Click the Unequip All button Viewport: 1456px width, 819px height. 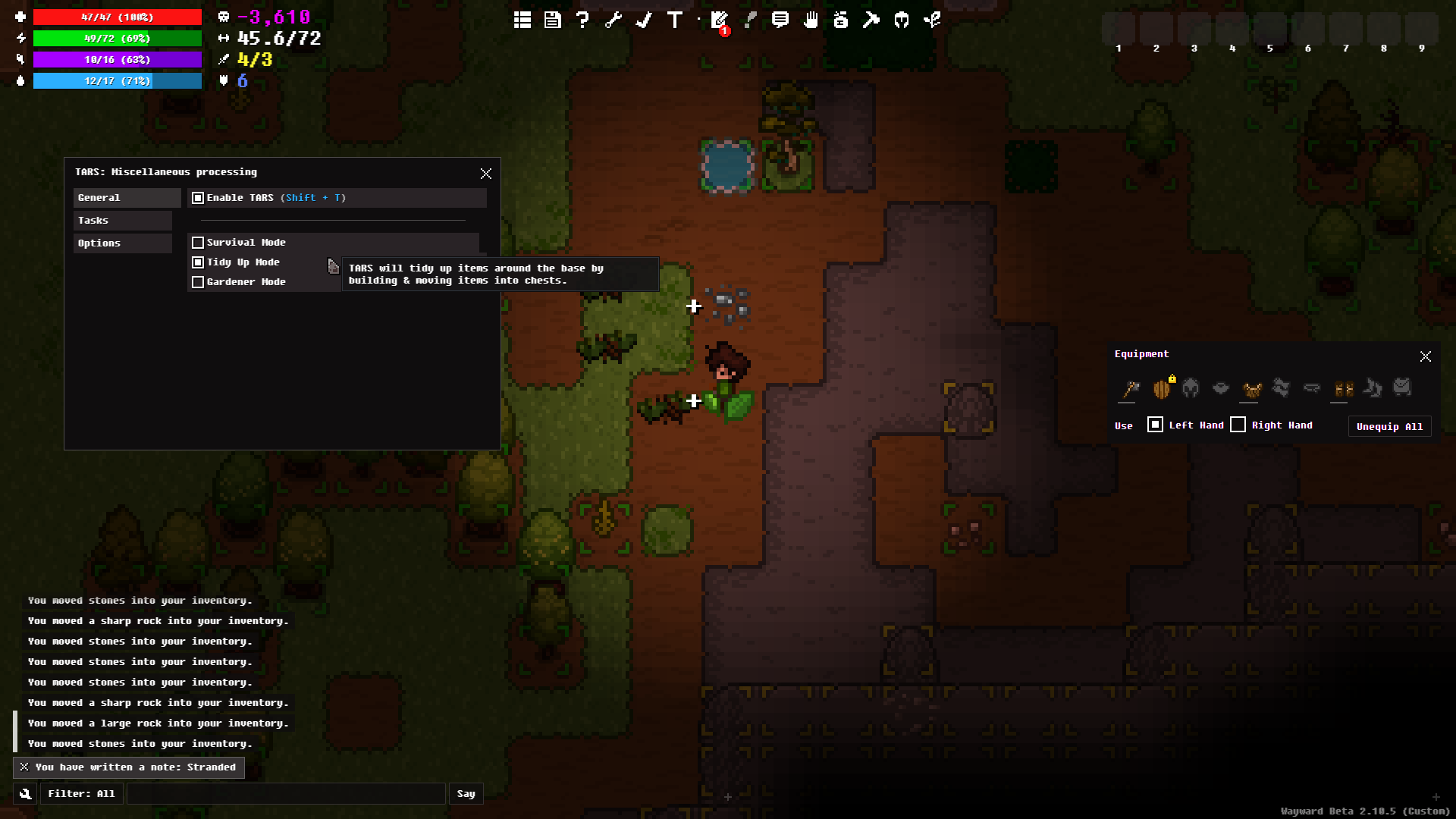[1389, 426]
